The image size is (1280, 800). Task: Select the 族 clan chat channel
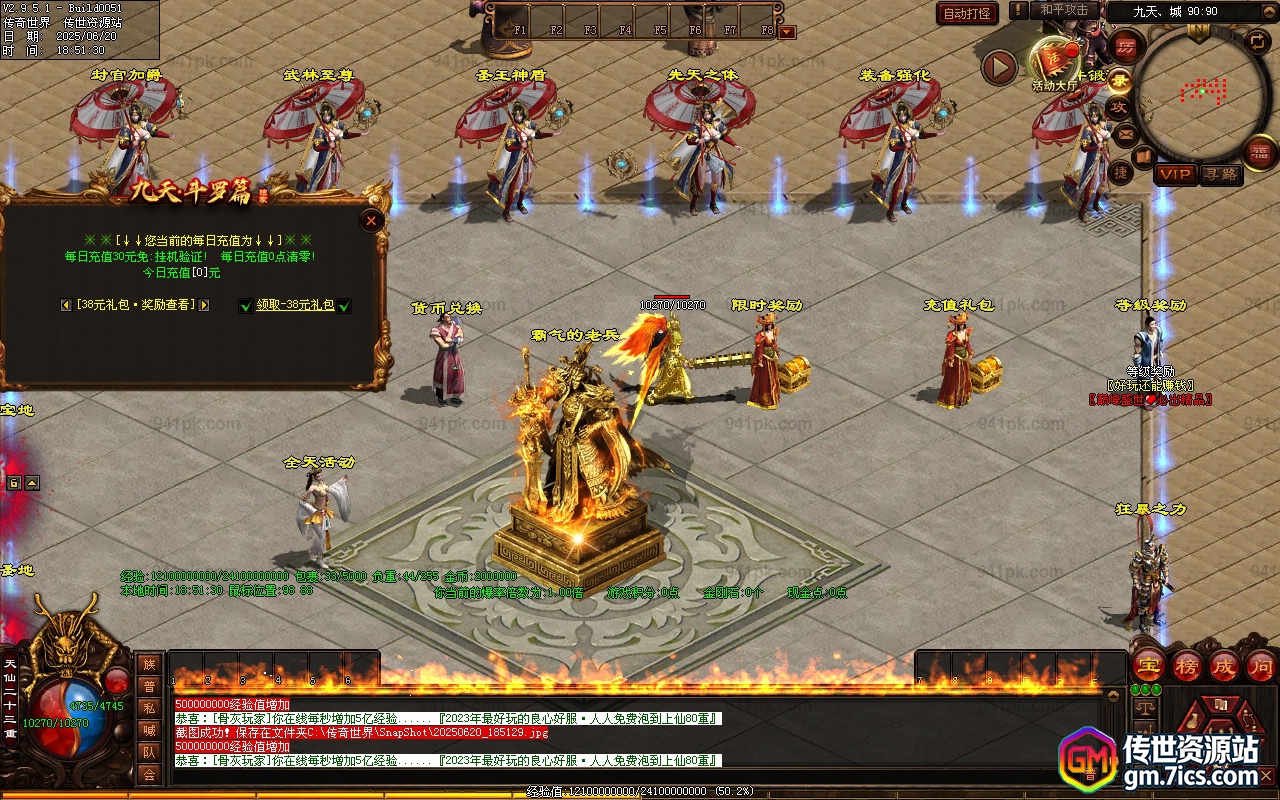pos(149,664)
